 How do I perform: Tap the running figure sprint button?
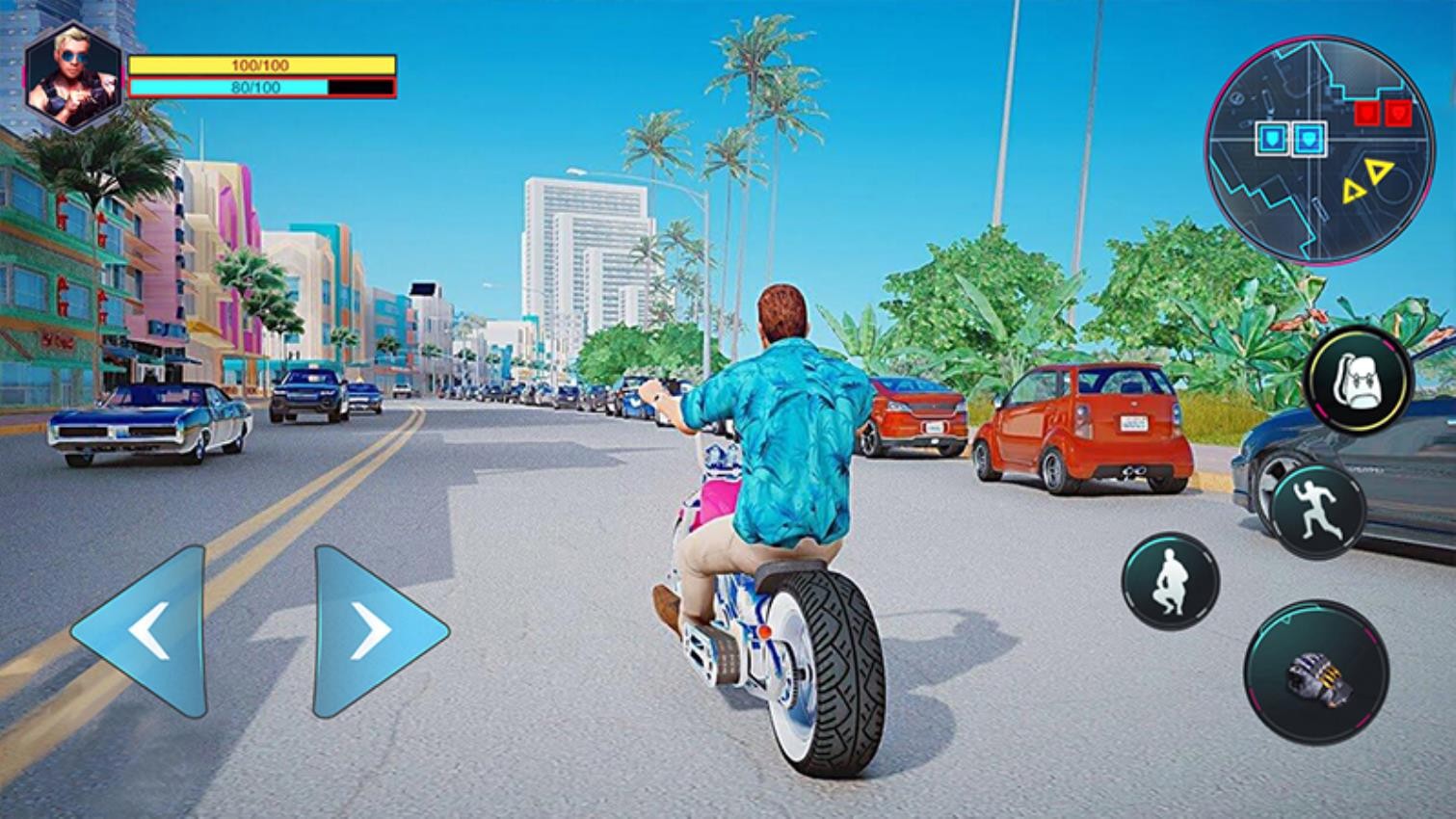pos(1317,511)
